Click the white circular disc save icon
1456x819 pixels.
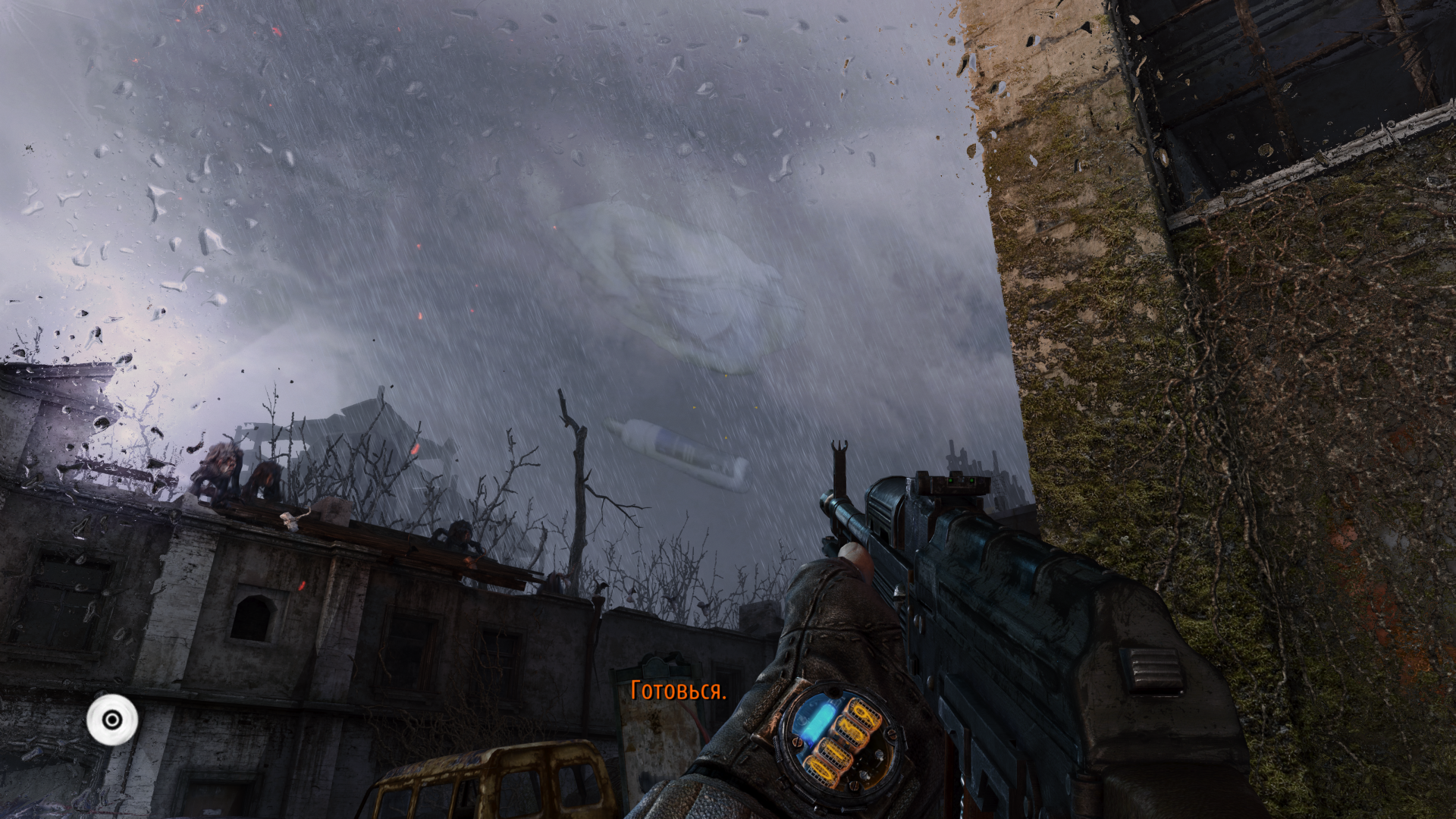coord(112,719)
